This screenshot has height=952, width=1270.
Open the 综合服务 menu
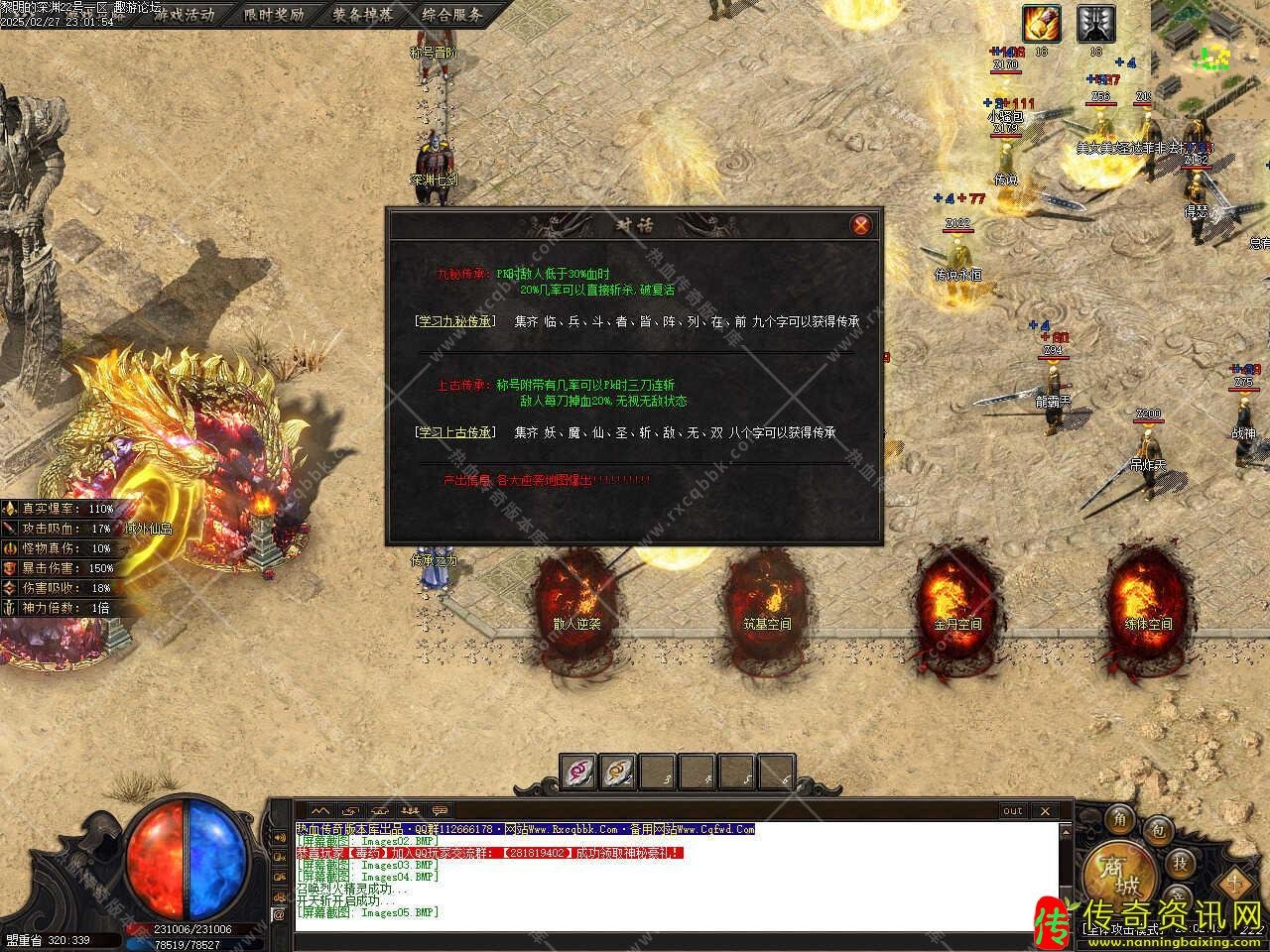(x=451, y=14)
